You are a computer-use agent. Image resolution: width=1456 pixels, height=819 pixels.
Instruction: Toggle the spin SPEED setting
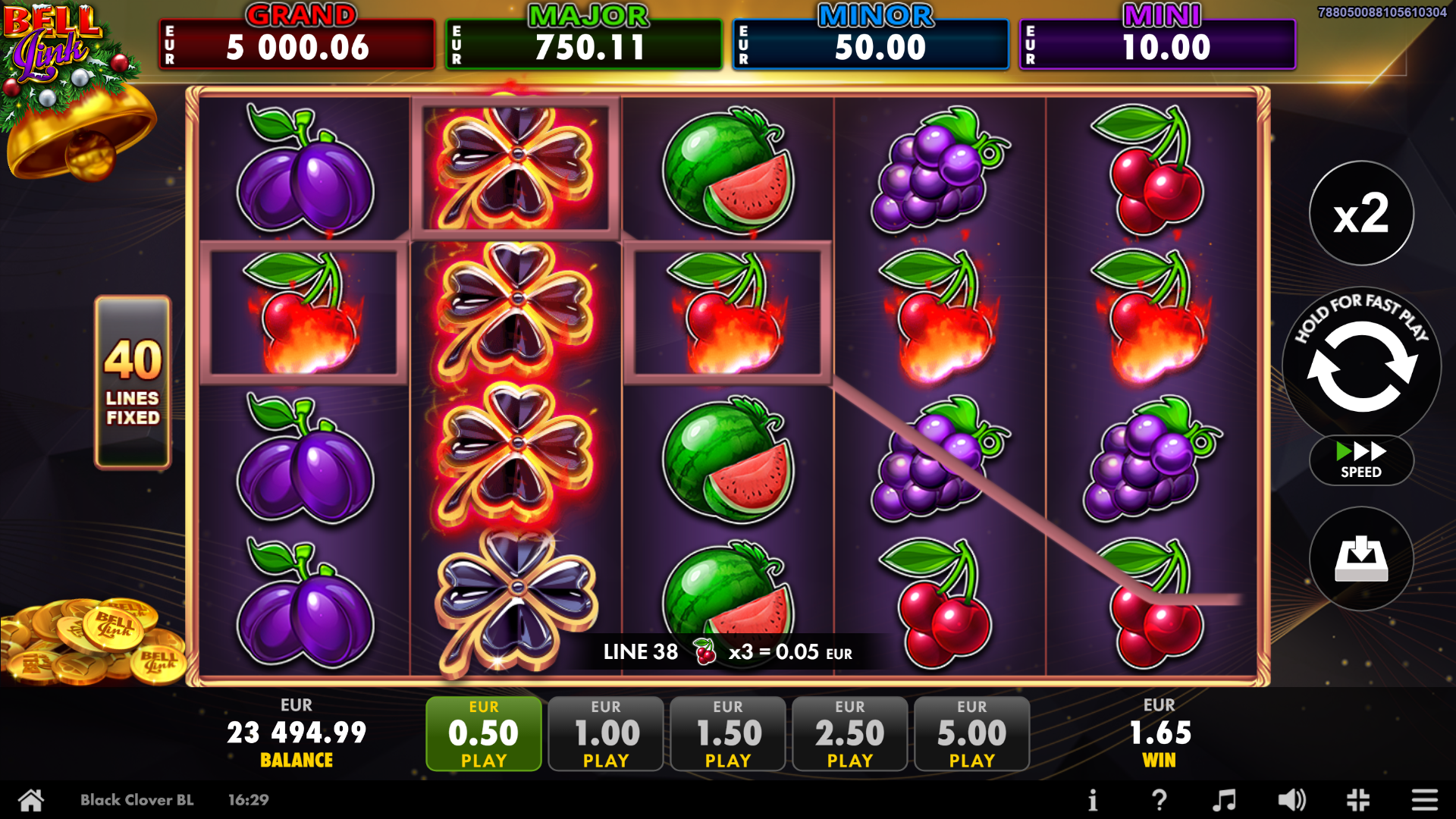[1361, 460]
